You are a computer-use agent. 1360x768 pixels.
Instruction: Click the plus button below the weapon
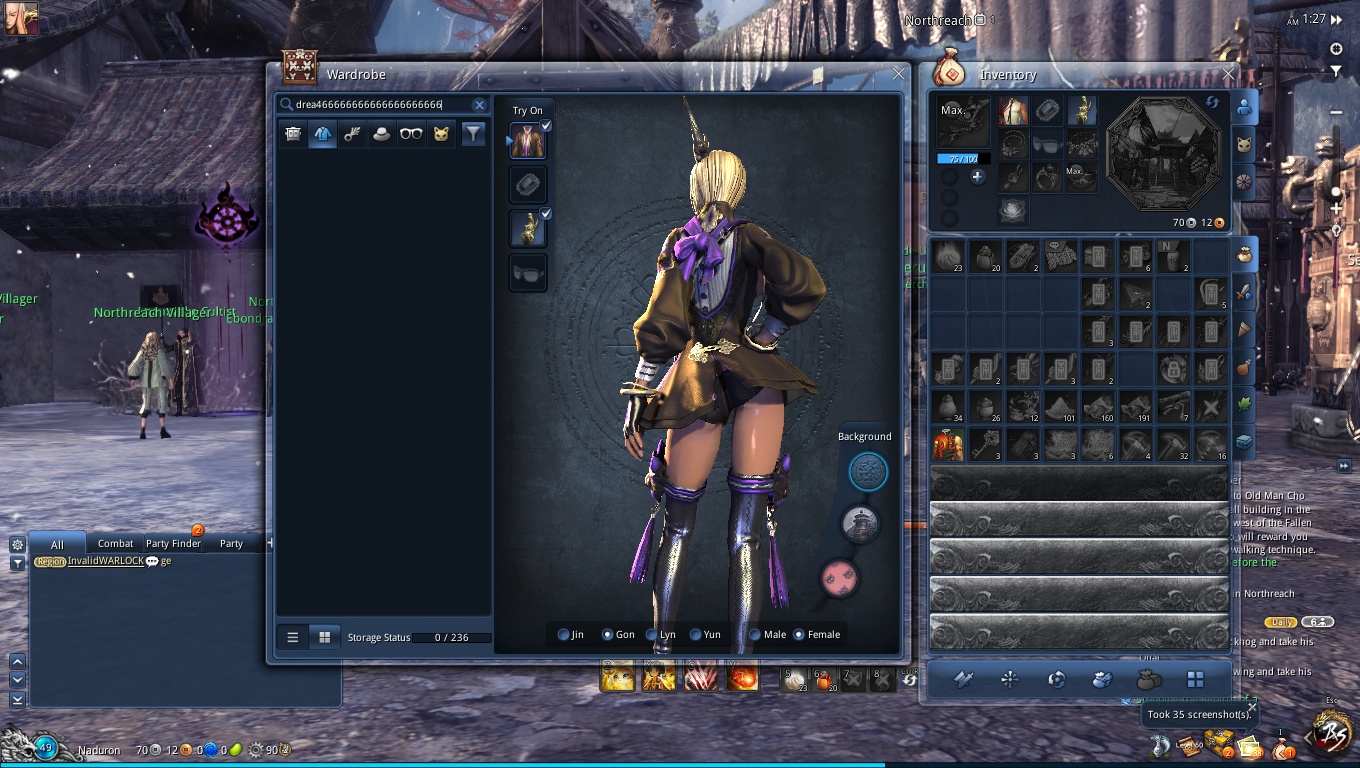pyautogui.click(x=978, y=177)
